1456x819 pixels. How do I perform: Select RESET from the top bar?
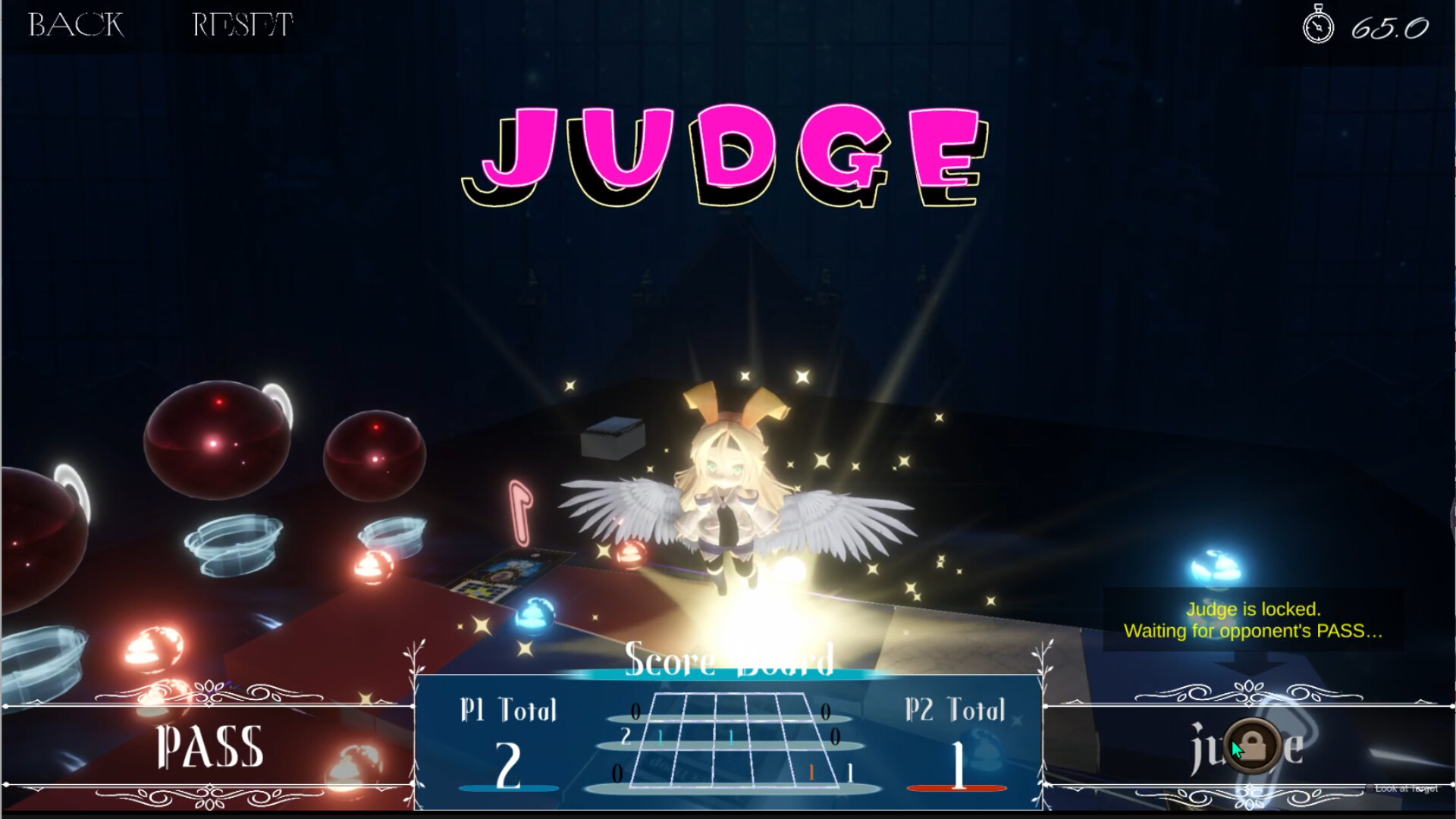[240, 25]
